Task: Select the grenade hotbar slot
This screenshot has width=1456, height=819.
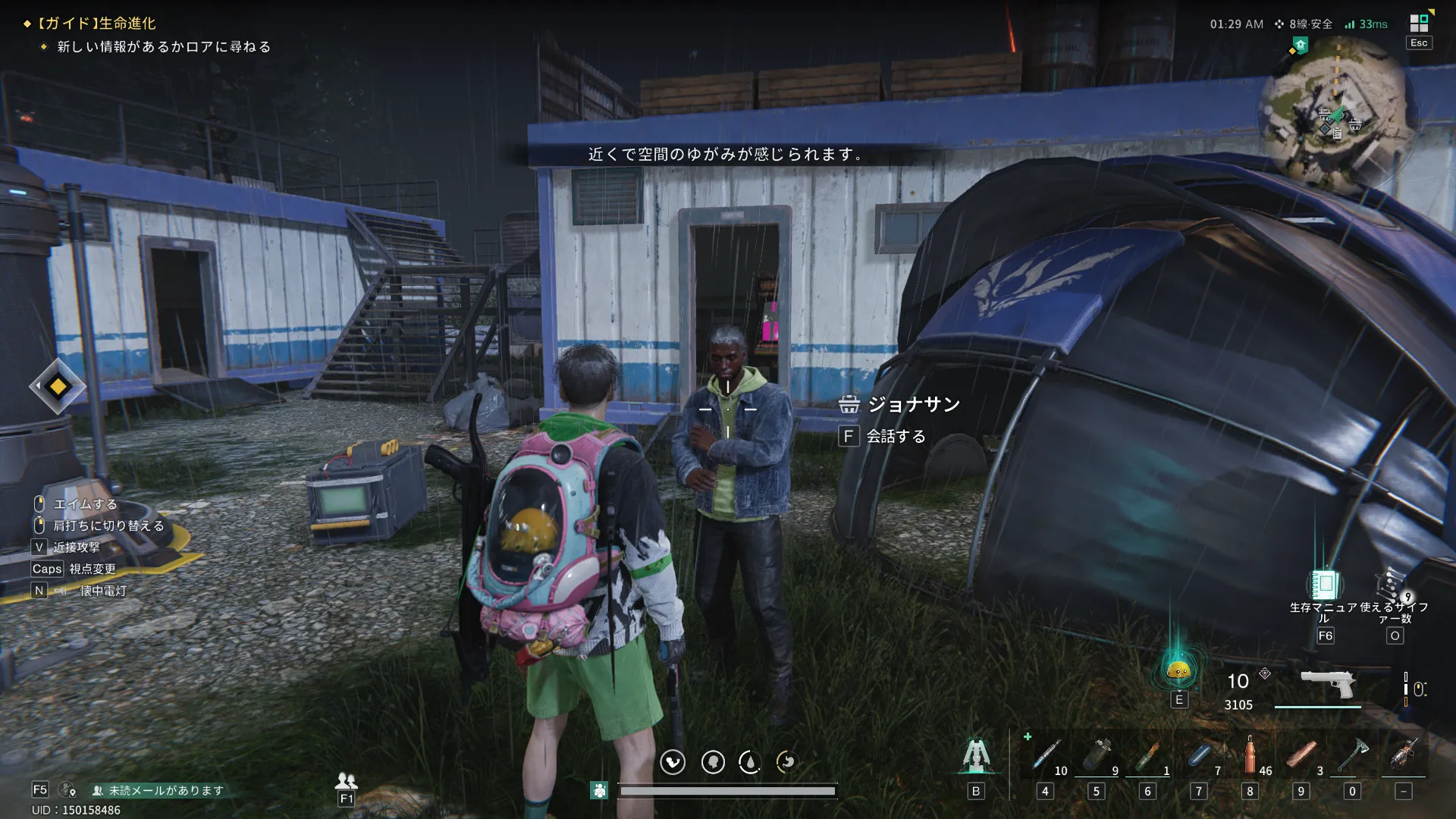Action: point(1097,756)
